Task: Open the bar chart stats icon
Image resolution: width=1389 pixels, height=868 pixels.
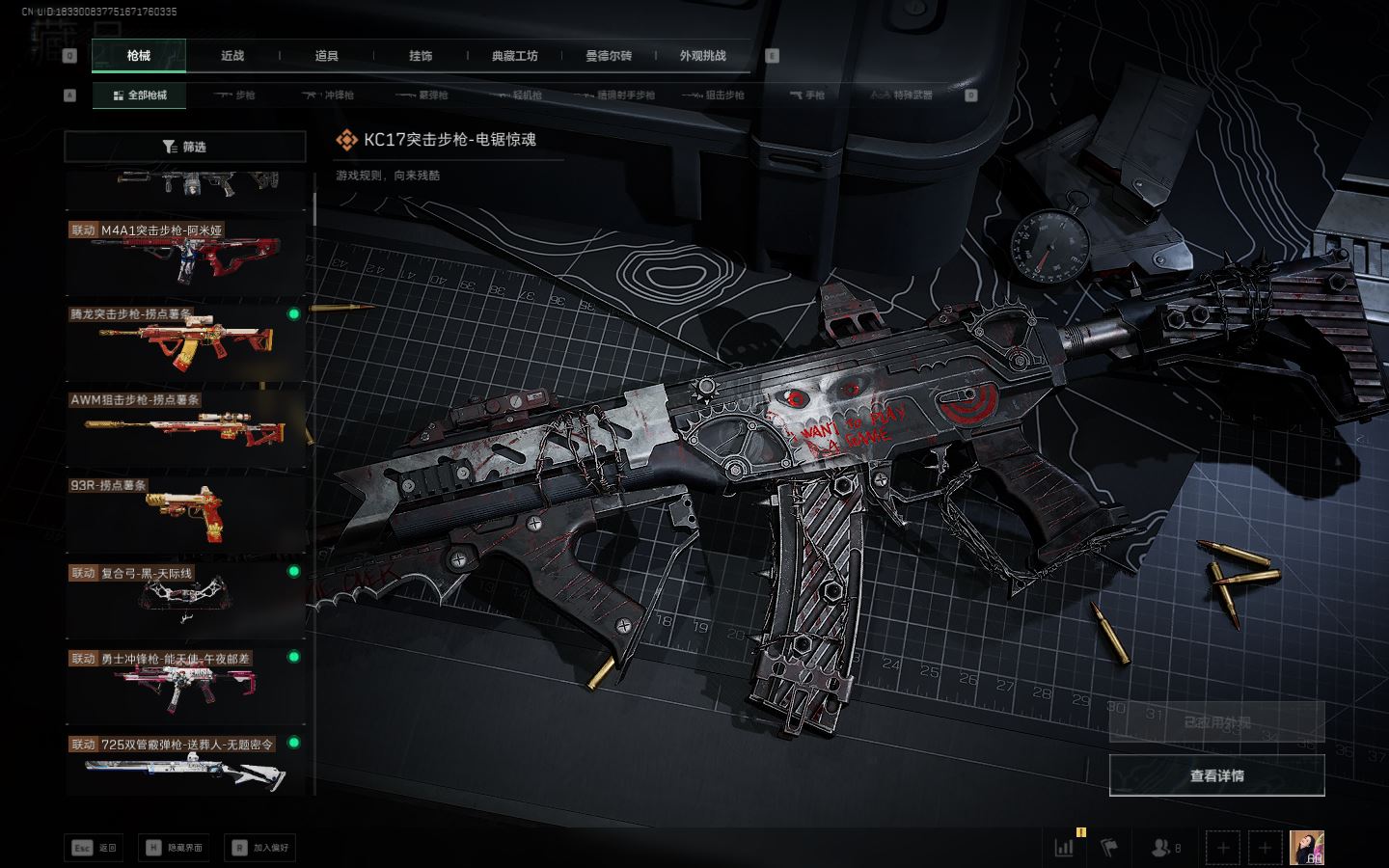Action: [1065, 848]
